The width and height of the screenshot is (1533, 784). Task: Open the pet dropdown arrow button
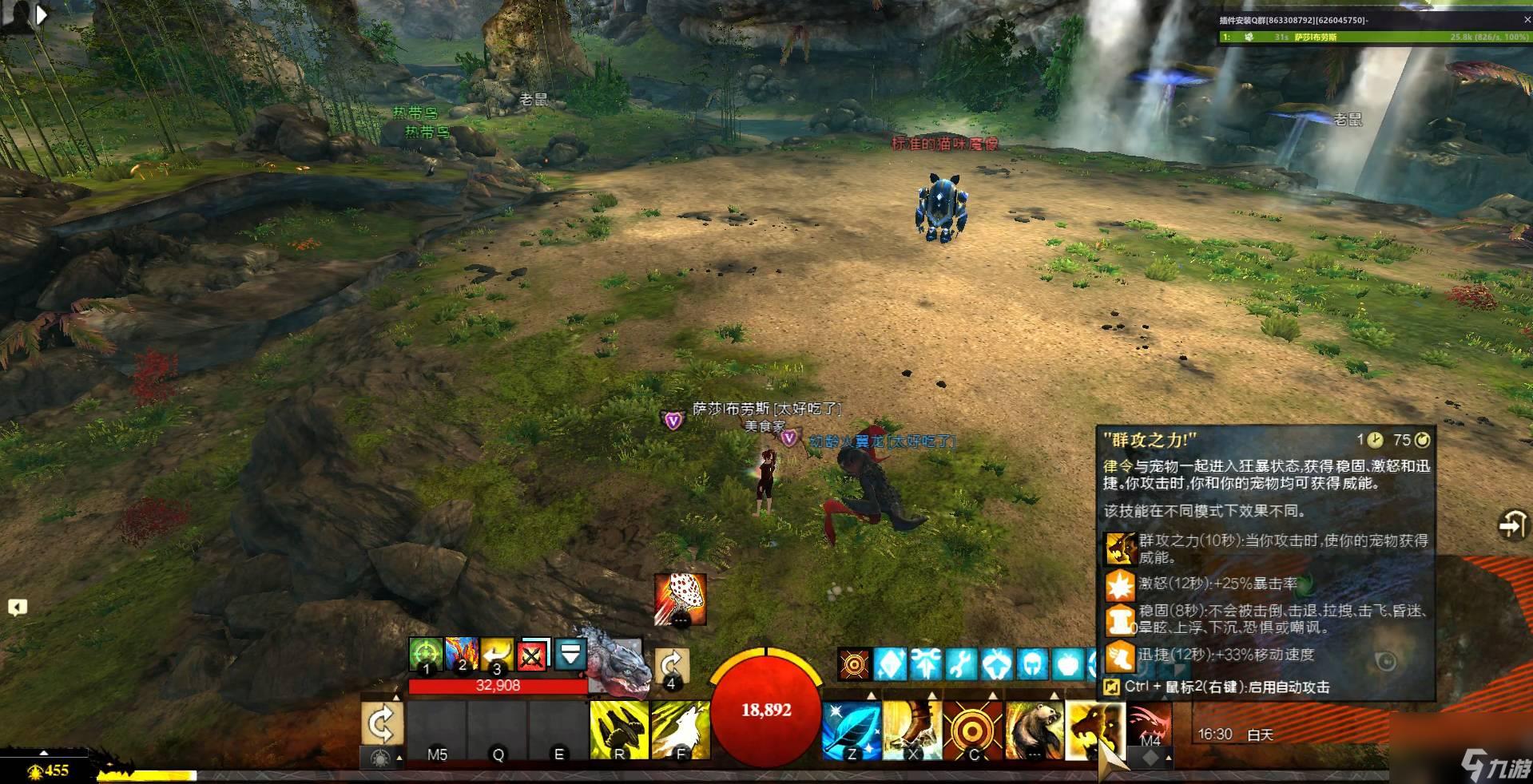coord(570,654)
